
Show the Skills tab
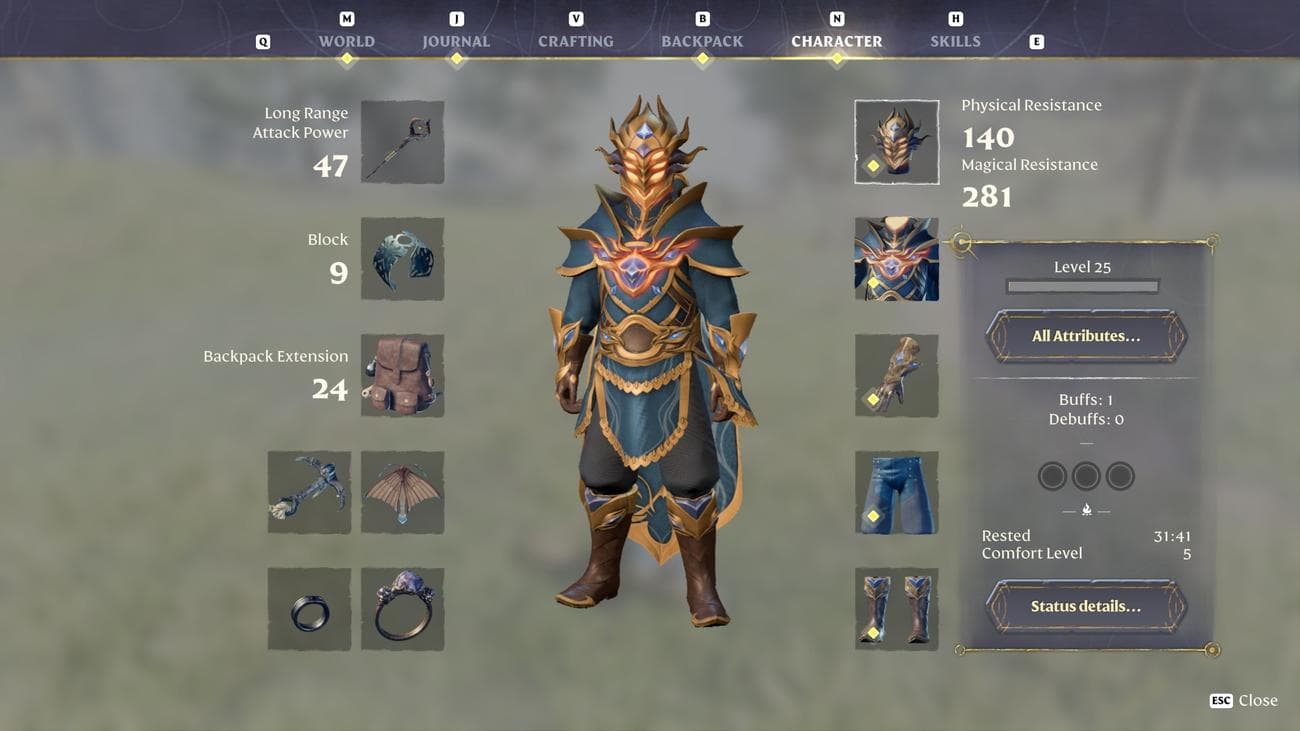click(955, 41)
